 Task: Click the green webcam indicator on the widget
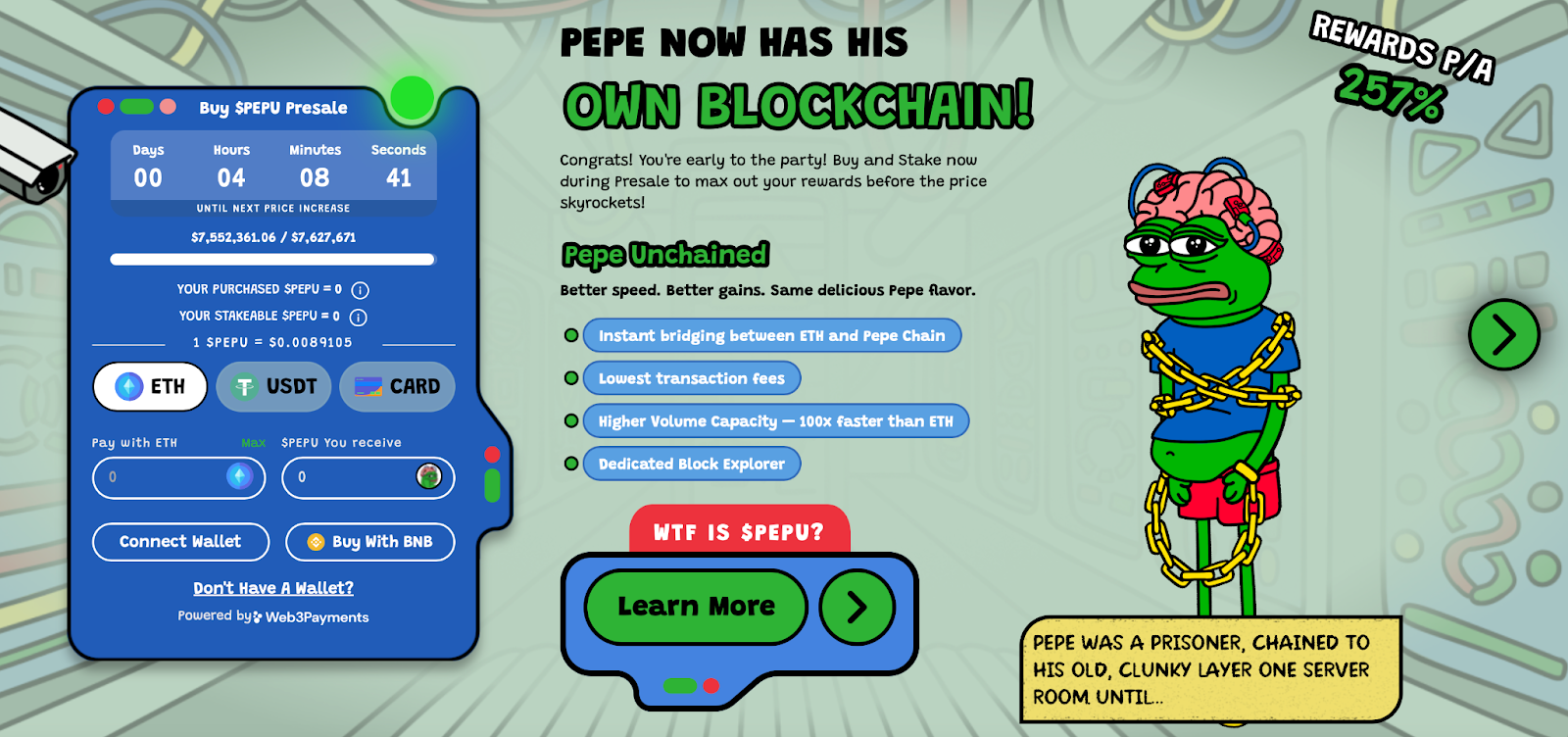click(412, 98)
